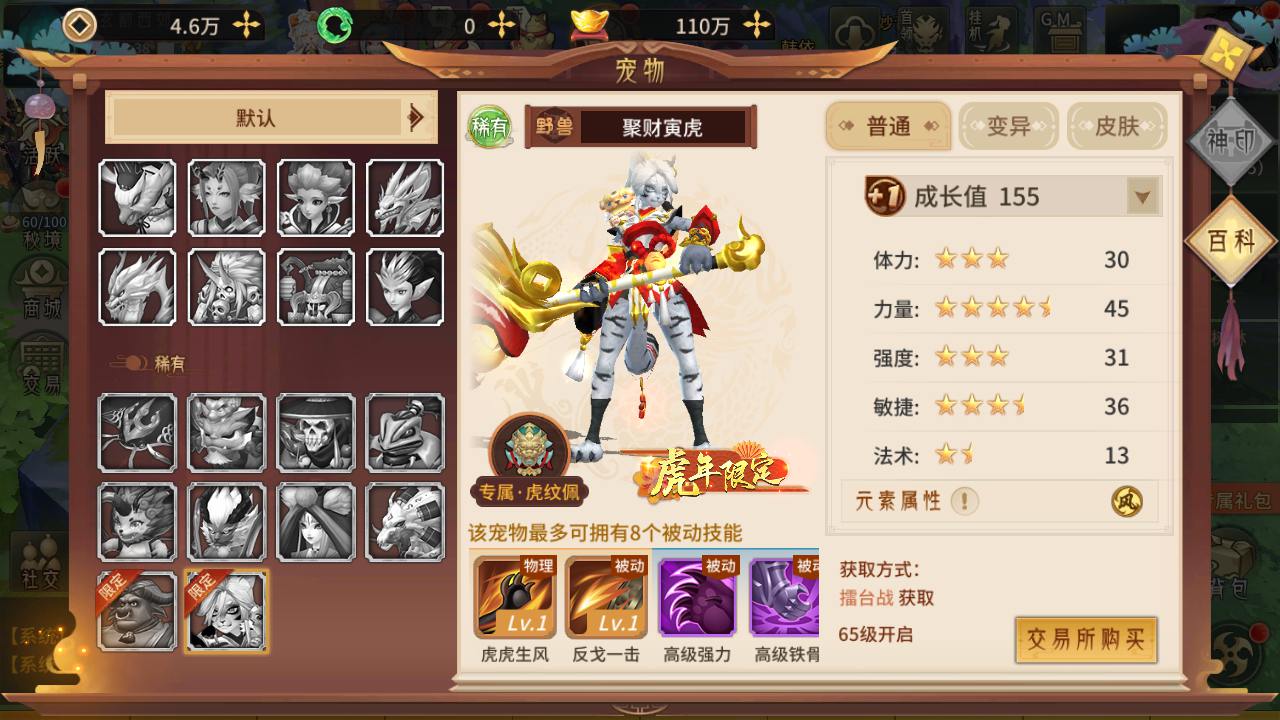Image resolution: width=1280 pixels, height=720 pixels.
Task: Click the 交易所购买 button
Action: pyautogui.click(x=1085, y=640)
